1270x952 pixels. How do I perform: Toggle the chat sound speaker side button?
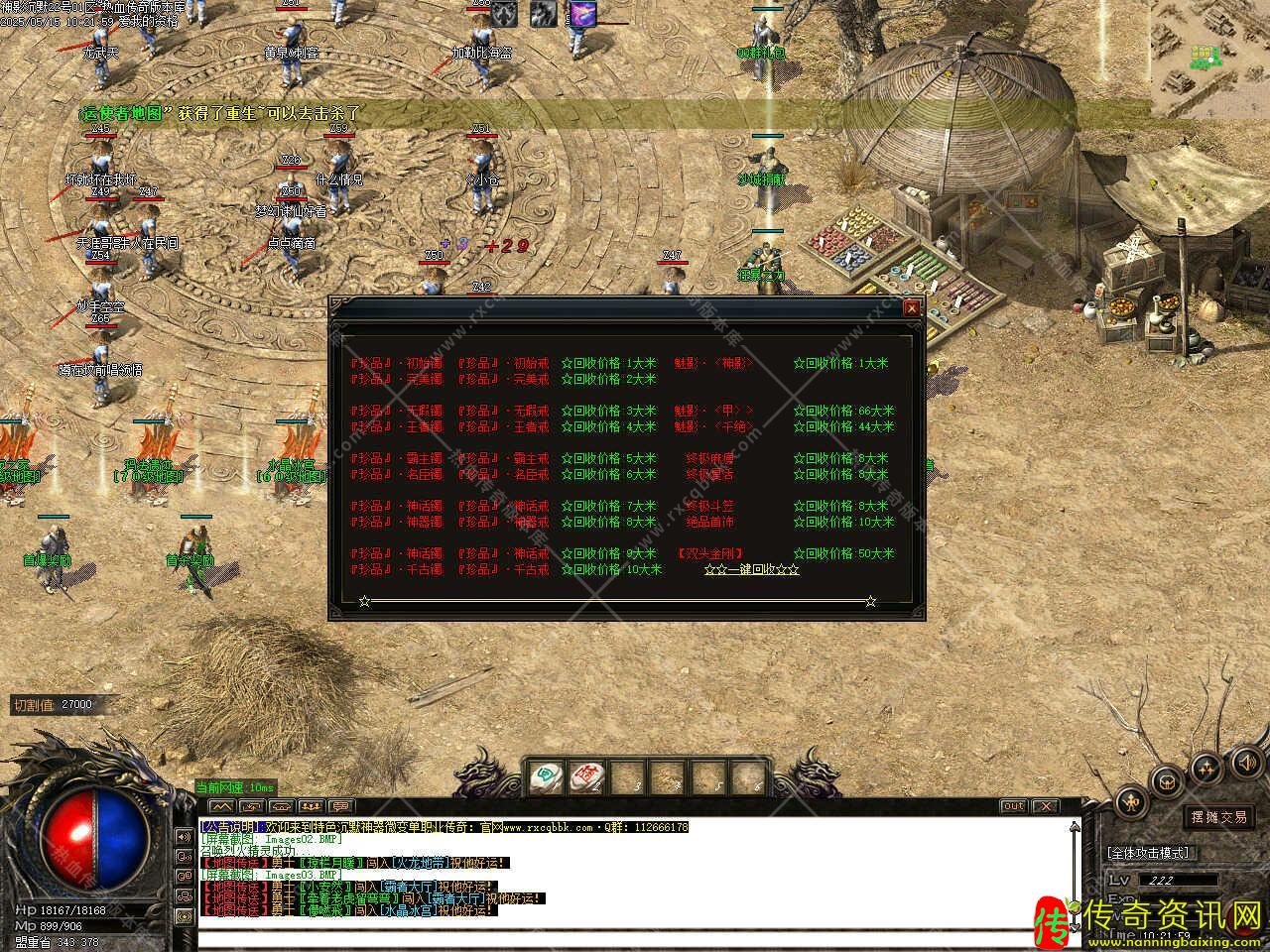click(x=184, y=836)
